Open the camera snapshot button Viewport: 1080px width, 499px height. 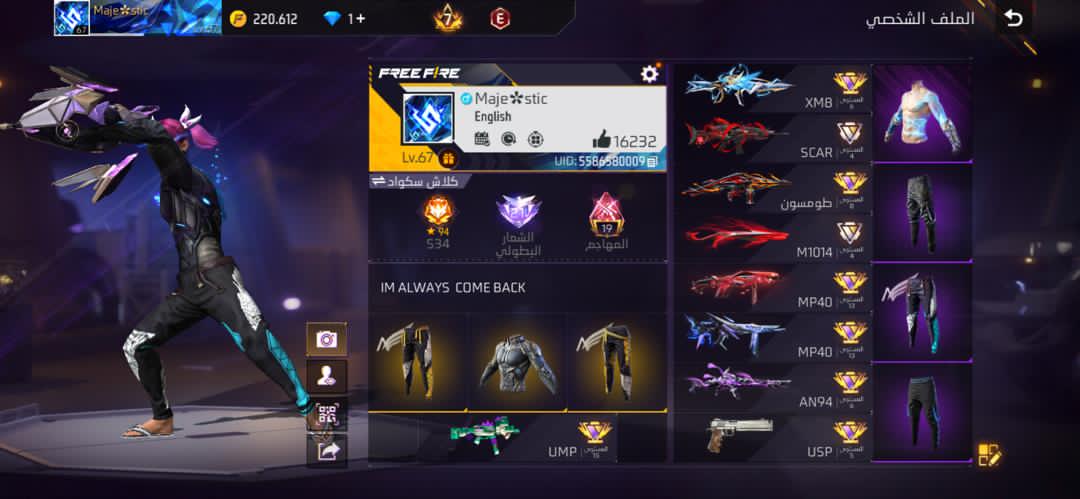(326, 339)
